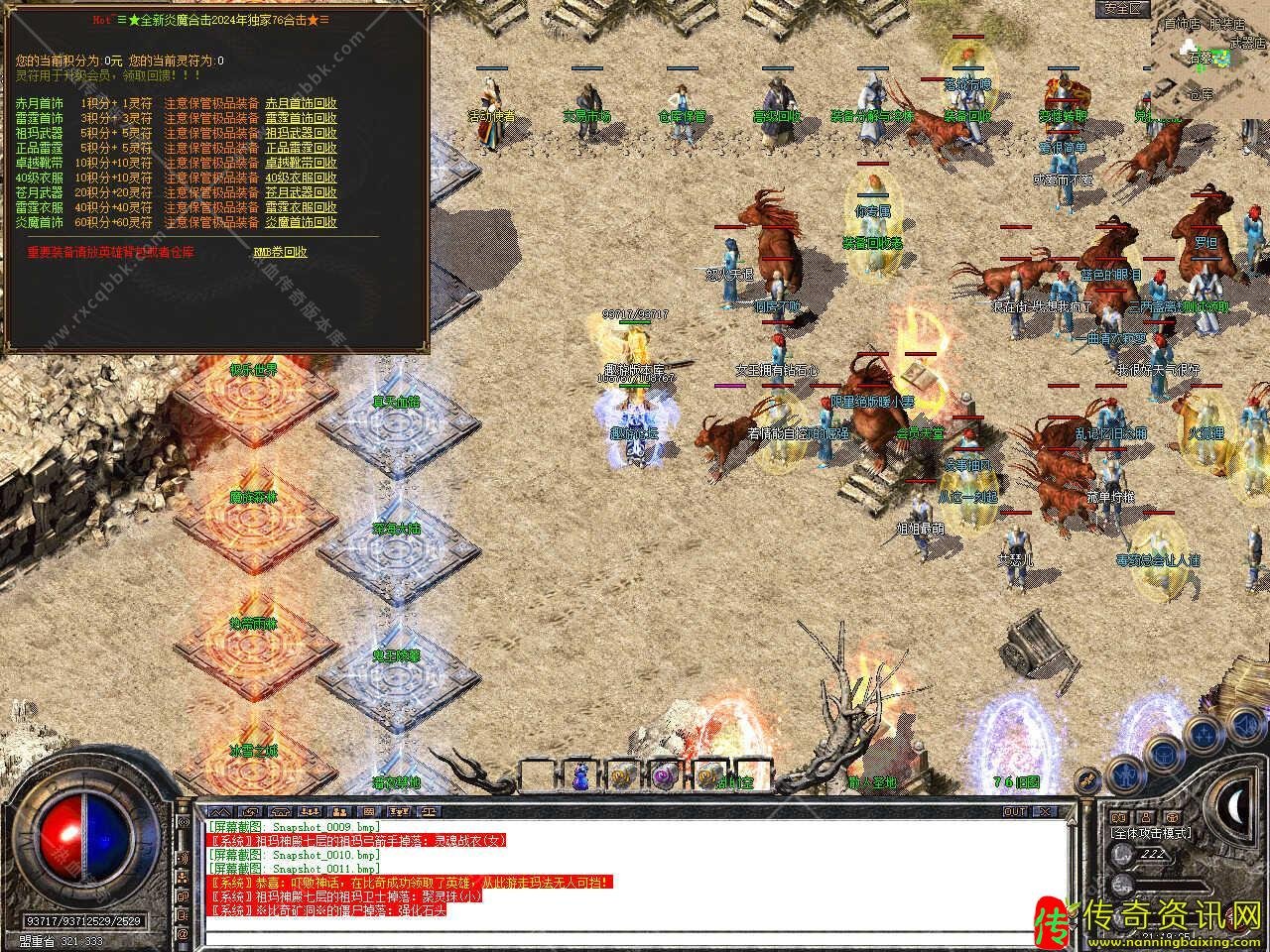Select the purple swirl item in the belt
The width and height of the screenshot is (1270, 952).
(x=664, y=775)
